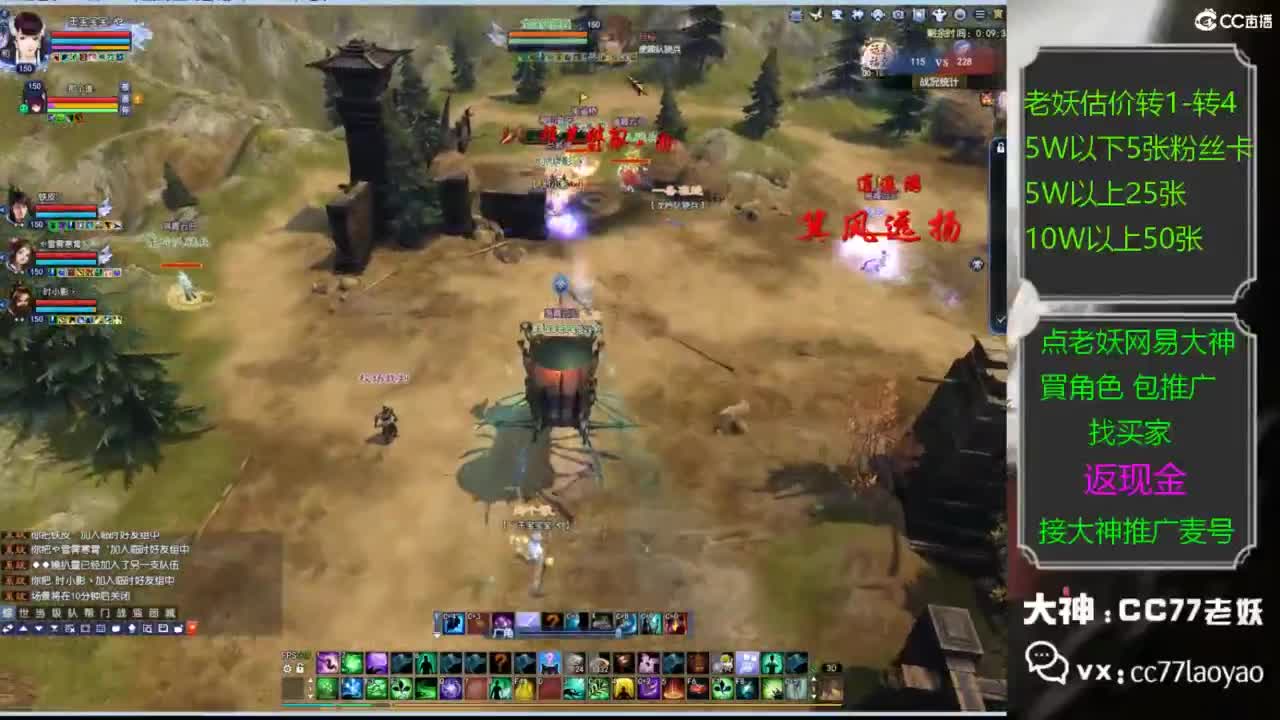Open the 战况统计 battle statistics panel

938,81
